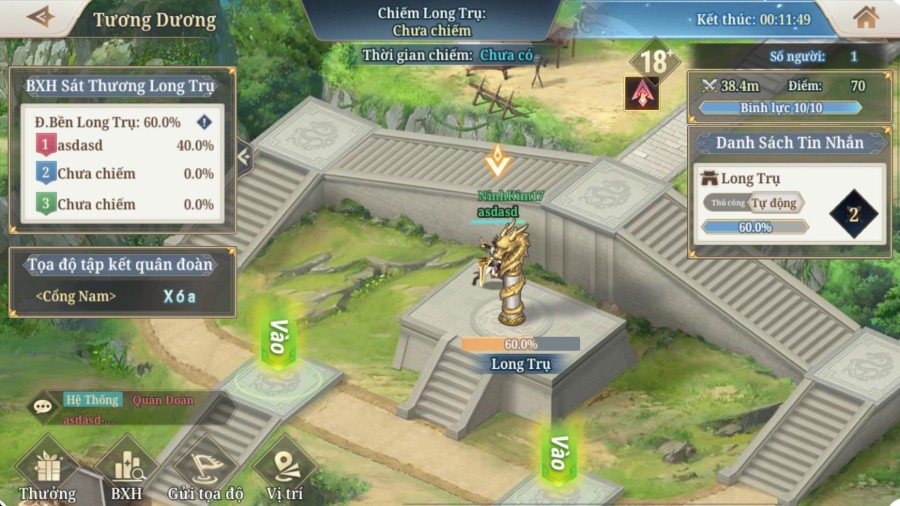
Task: Show info on Long Trụ durability
Action: pyautogui.click(x=205, y=122)
